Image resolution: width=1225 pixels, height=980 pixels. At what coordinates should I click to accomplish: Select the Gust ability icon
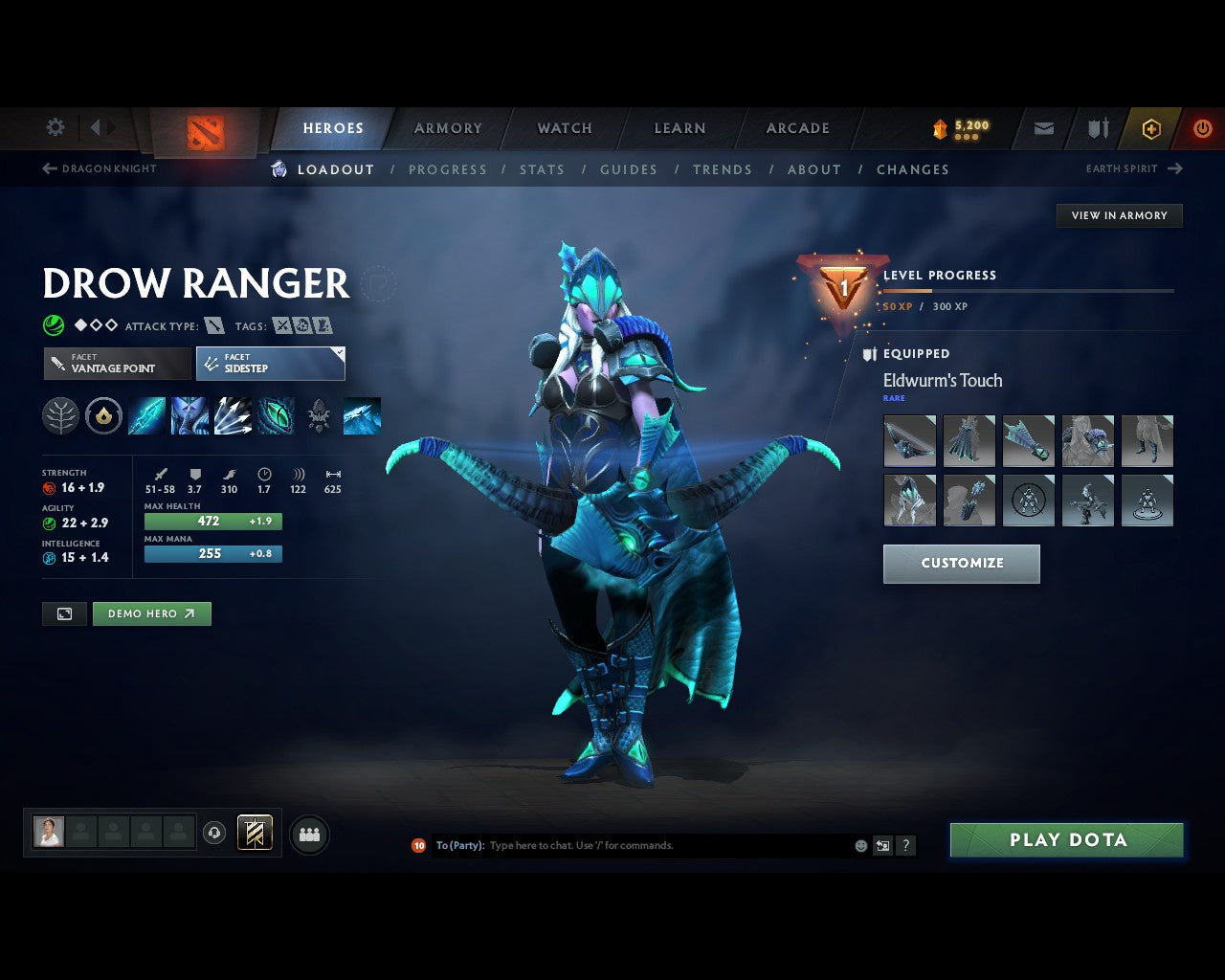coord(191,415)
